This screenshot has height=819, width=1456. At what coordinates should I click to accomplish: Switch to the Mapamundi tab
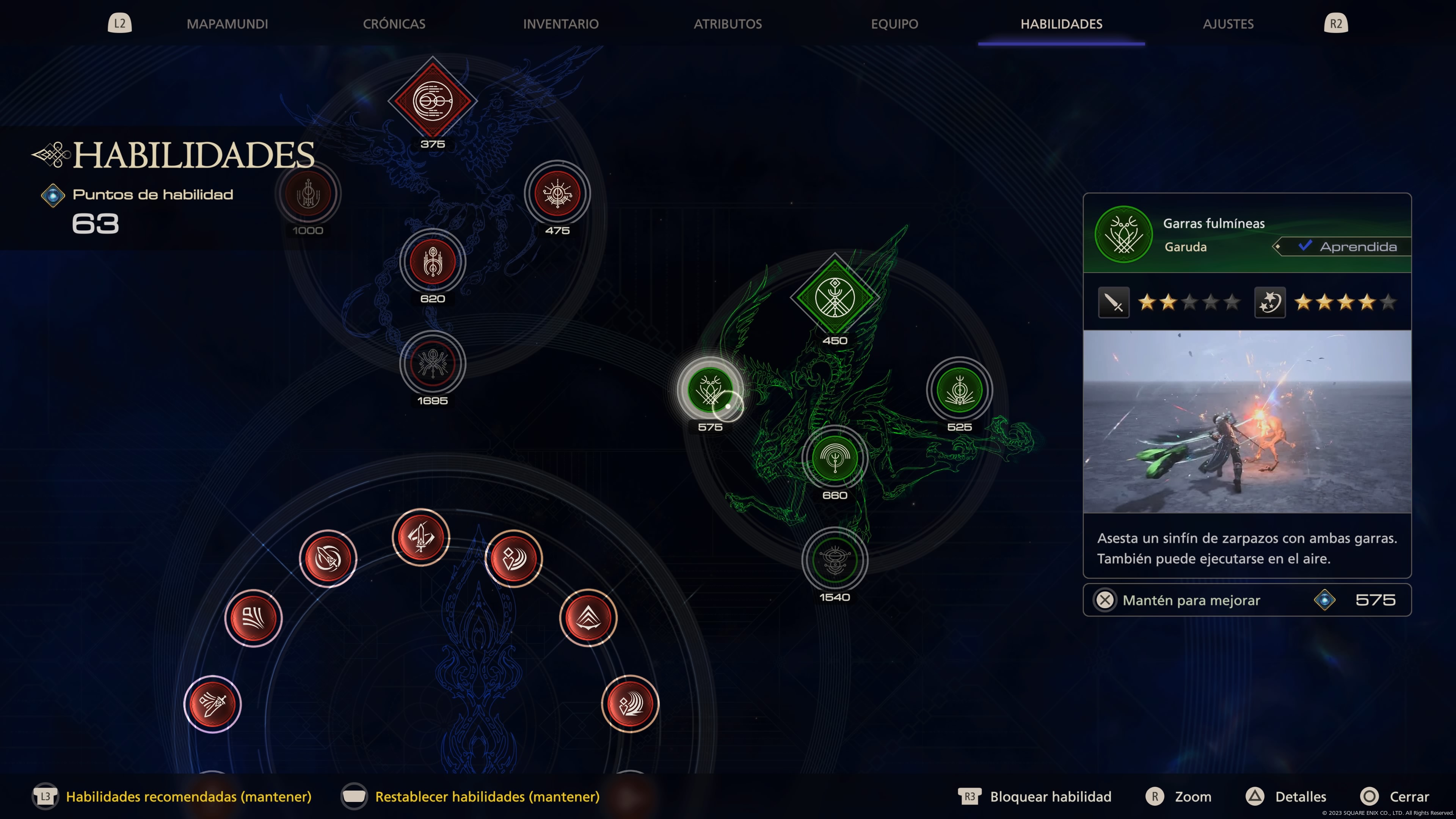tap(227, 24)
